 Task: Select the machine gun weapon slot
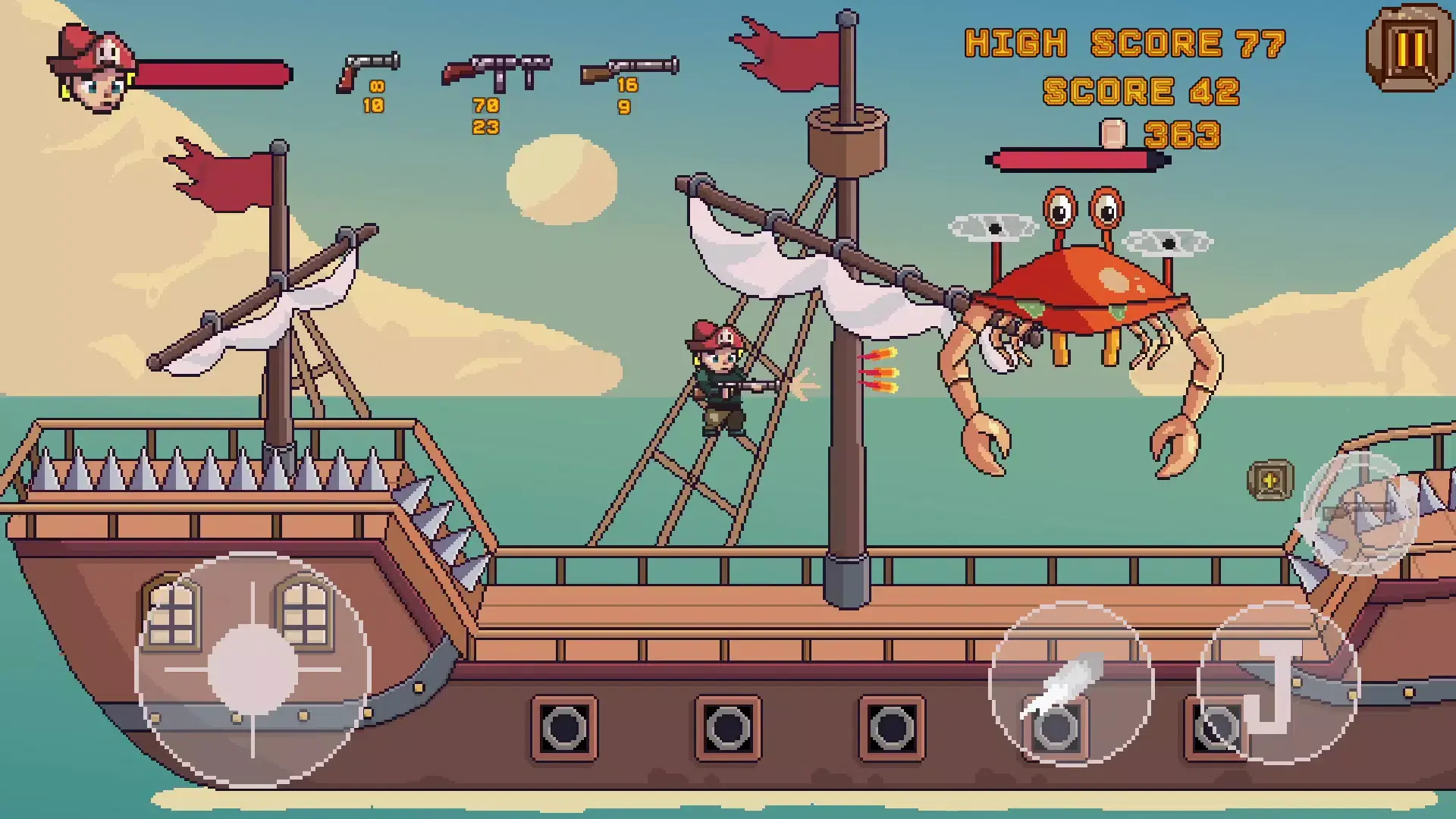[x=497, y=72]
